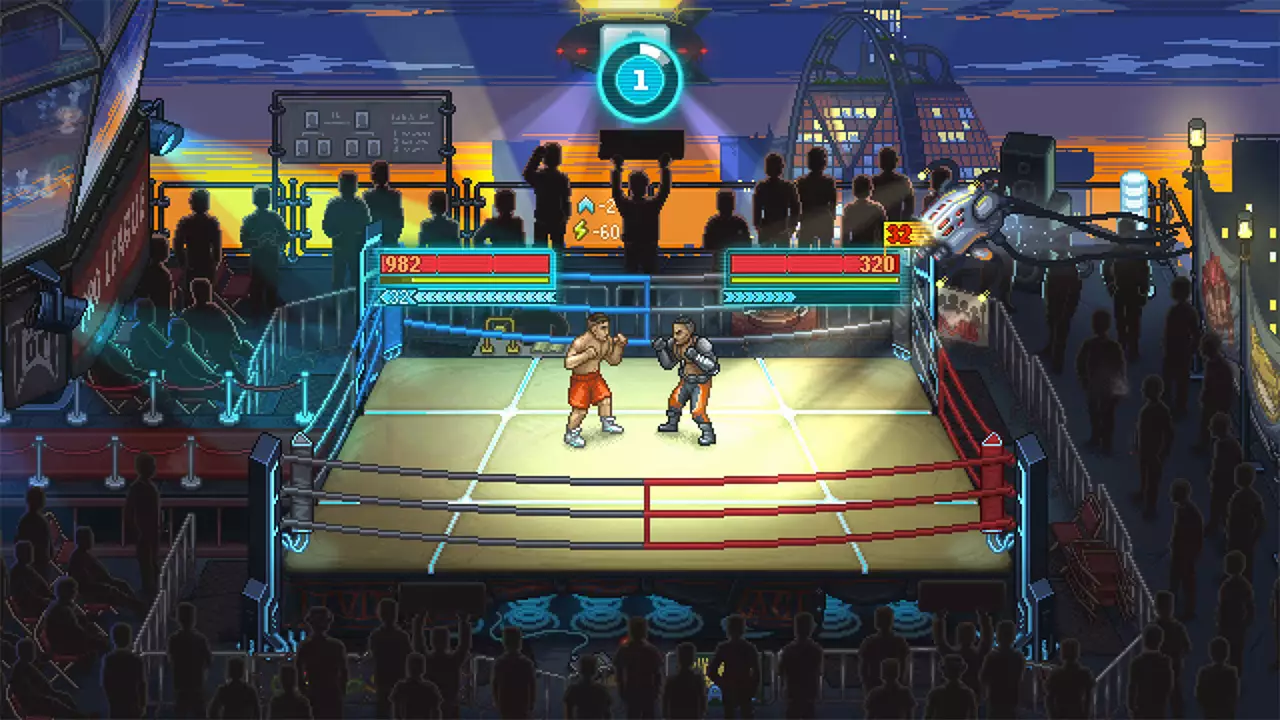This screenshot has height=720, width=1280.
Task: Click the red number 982 on the left
Action: pyautogui.click(x=399, y=266)
